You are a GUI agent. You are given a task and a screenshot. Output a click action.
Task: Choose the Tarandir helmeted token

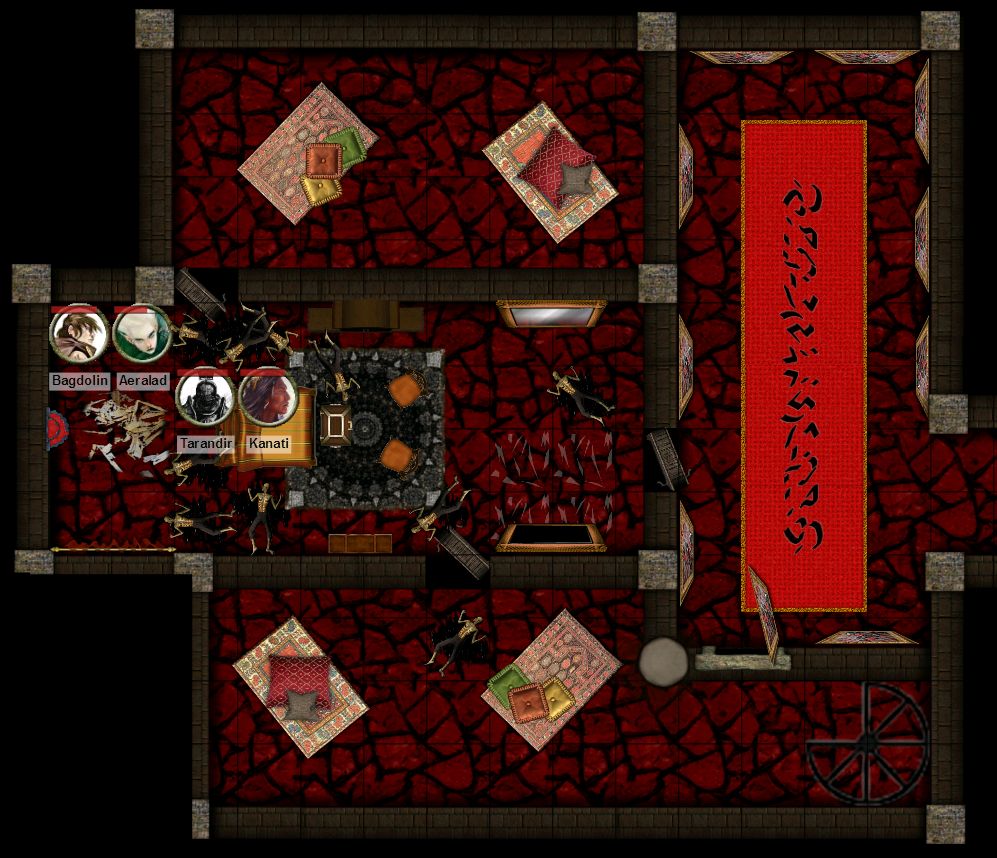click(205, 398)
